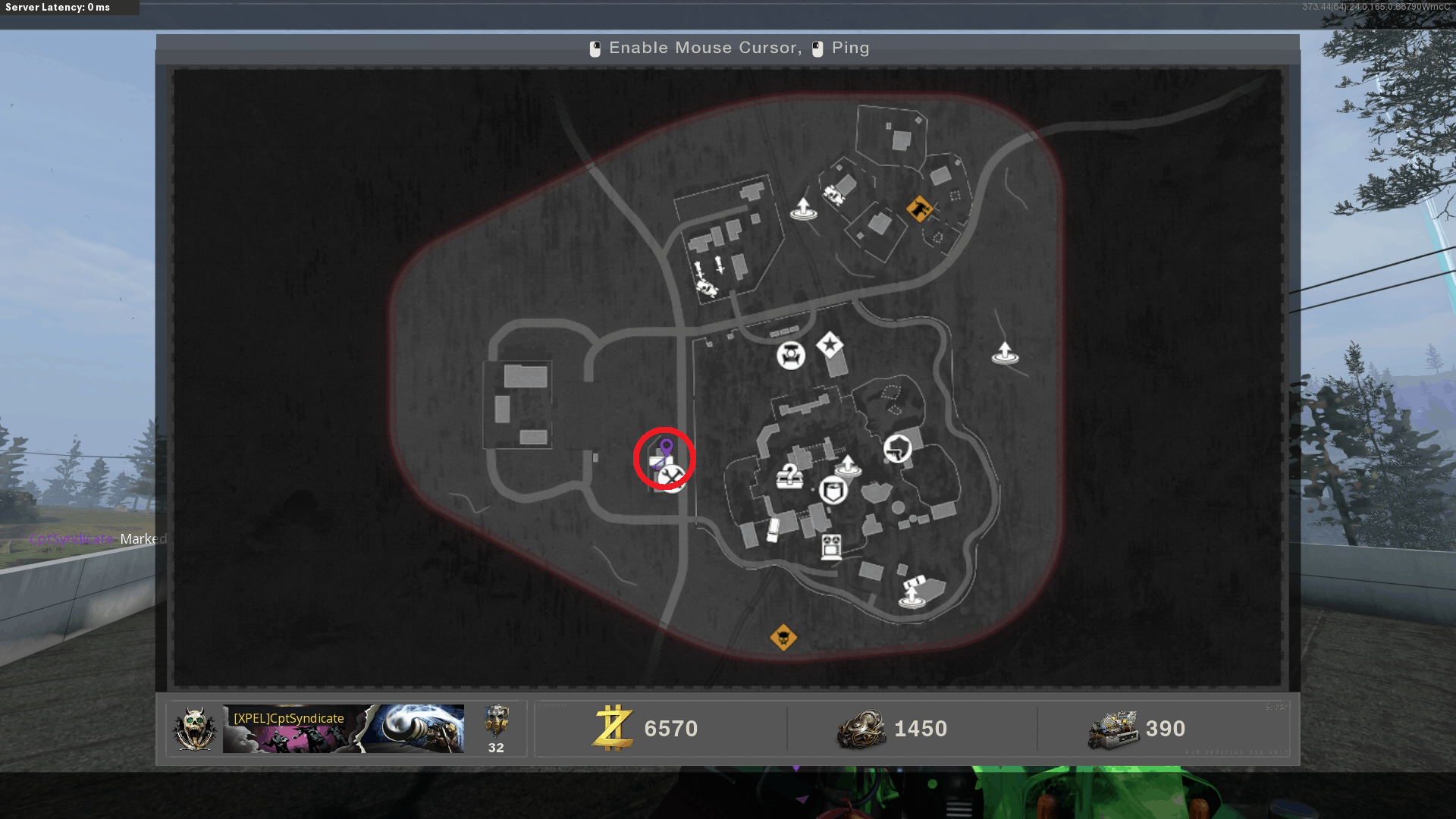Select the hand holding gun shield marker
The height and width of the screenshot is (819, 1456).
point(897,449)
